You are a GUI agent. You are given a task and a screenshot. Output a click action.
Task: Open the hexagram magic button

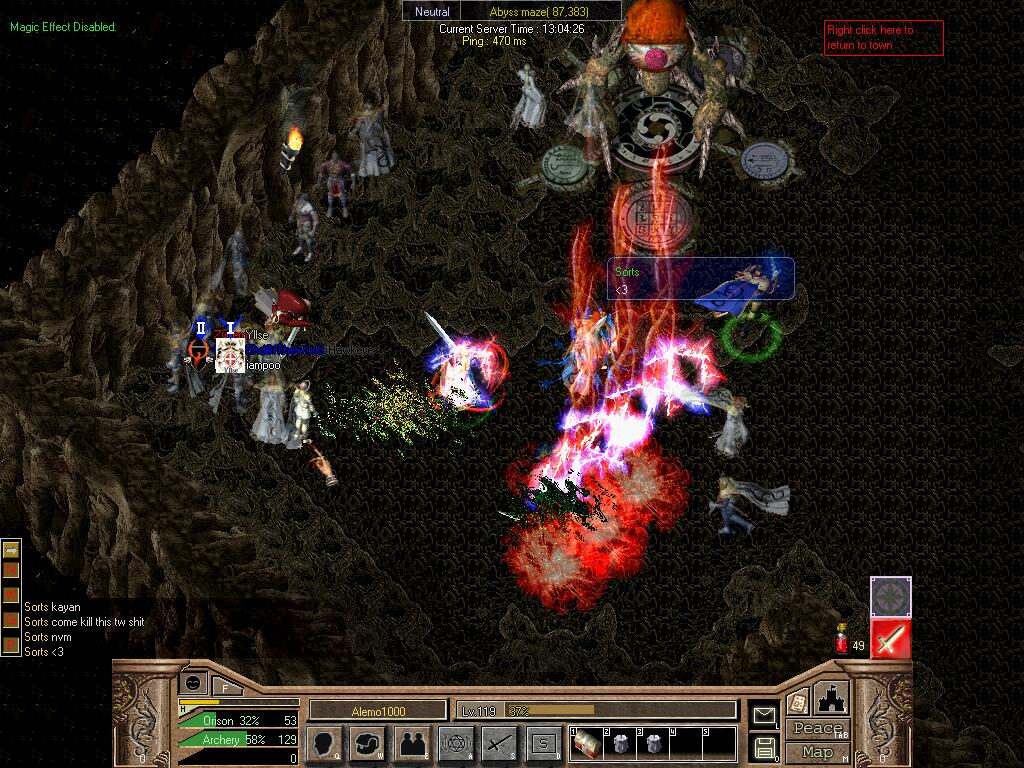pos(456,744)
